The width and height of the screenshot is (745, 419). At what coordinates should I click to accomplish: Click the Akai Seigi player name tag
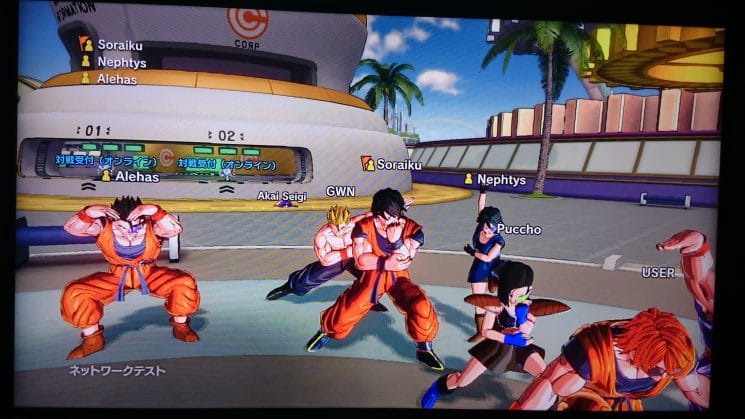pos(281,197)
